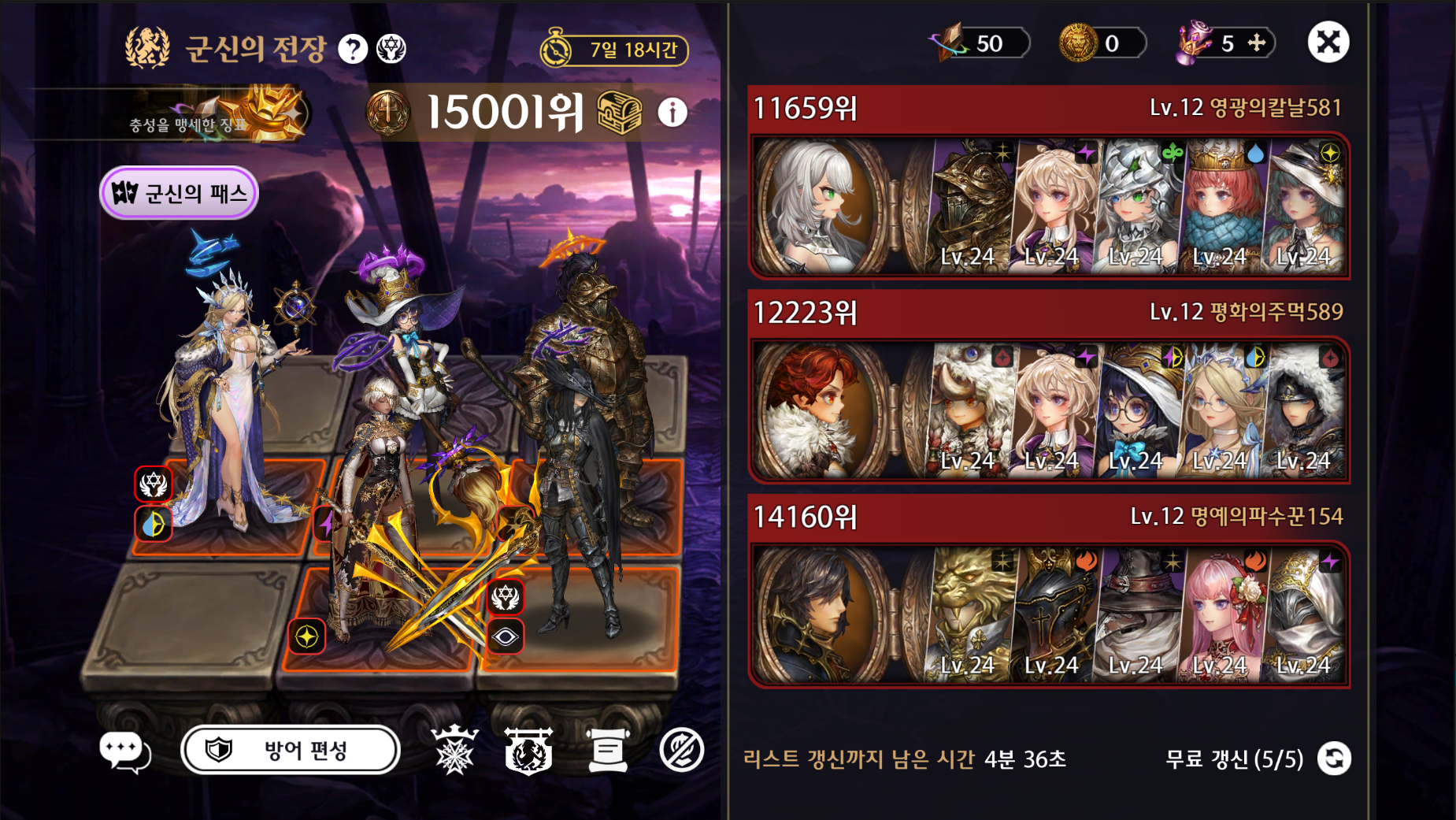Open 방어 편성 defense formation
The image size is (1456, 820).
coord(291,750)
